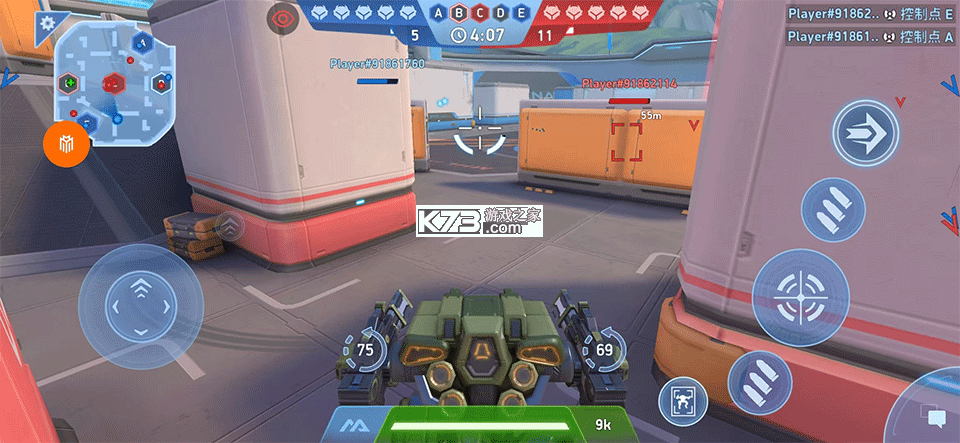Open the chat speech bubble
The height and width of the screenshot is (443, 960).
[x=936, y=415]
